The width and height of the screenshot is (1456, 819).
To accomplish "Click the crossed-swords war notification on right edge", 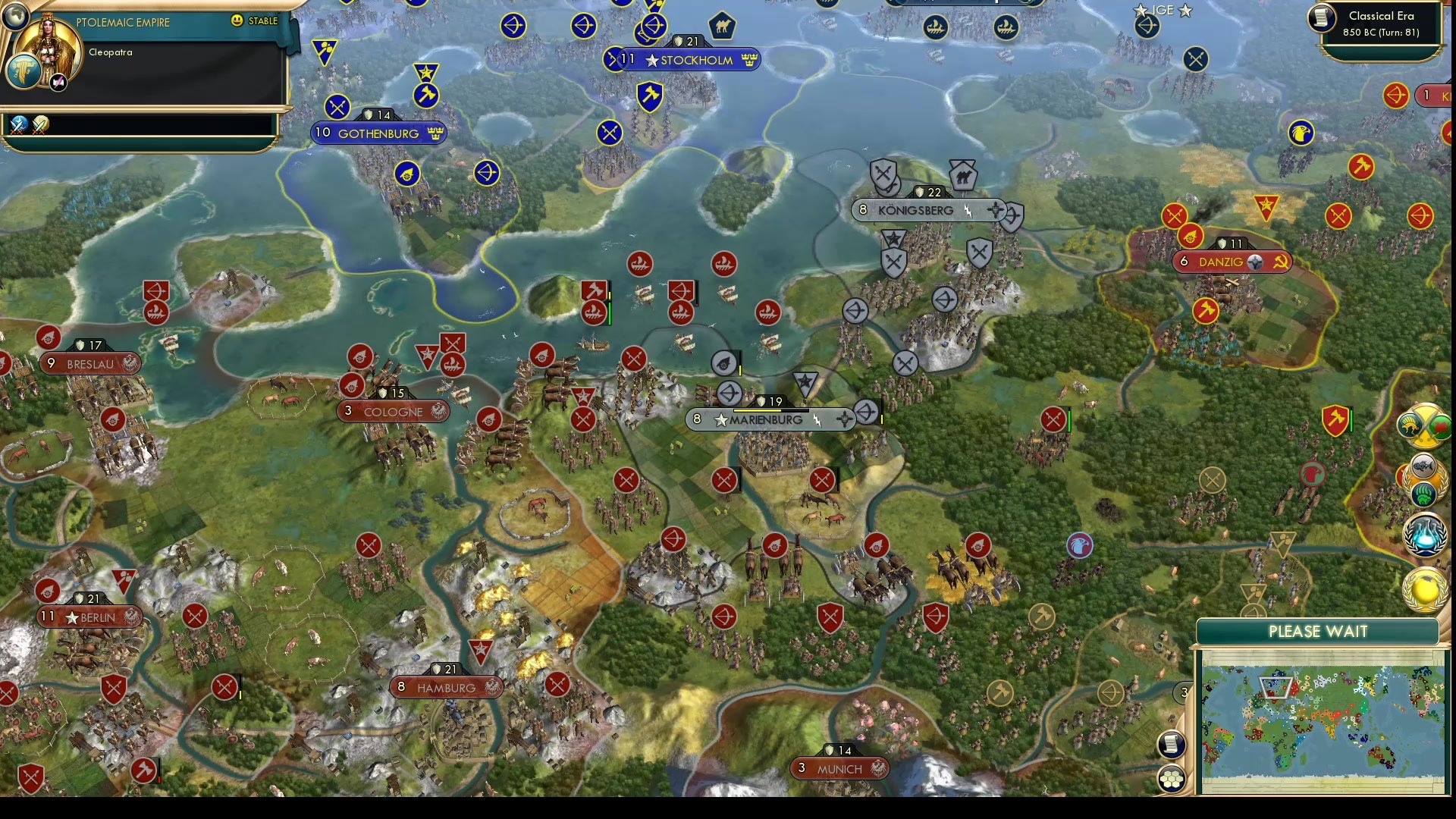I will click(x=1424, y=426).
